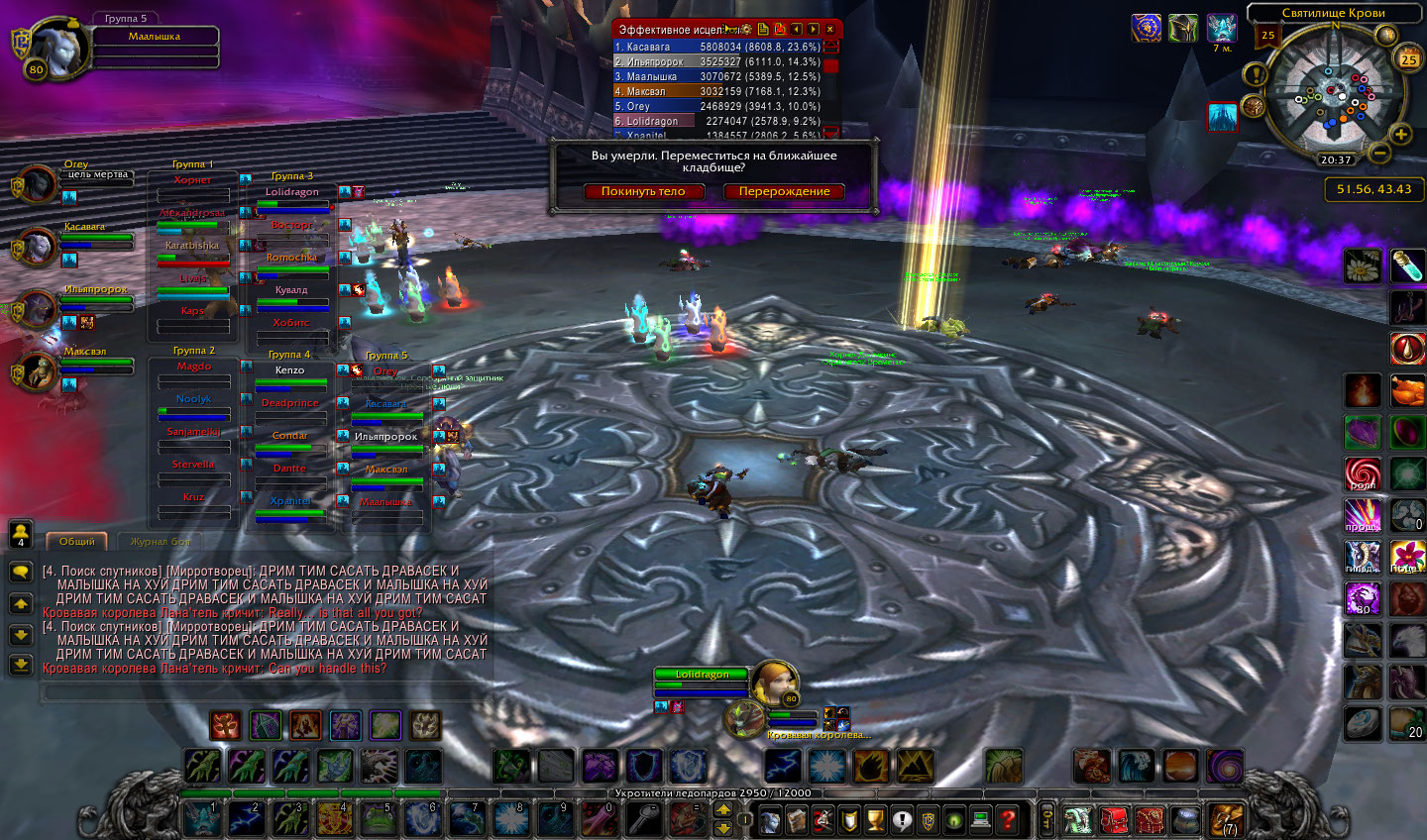Click the Icecrown Citadel buff icon with red border
Viewport: 1427px width, 840px height.
[x=1222, y=117]
